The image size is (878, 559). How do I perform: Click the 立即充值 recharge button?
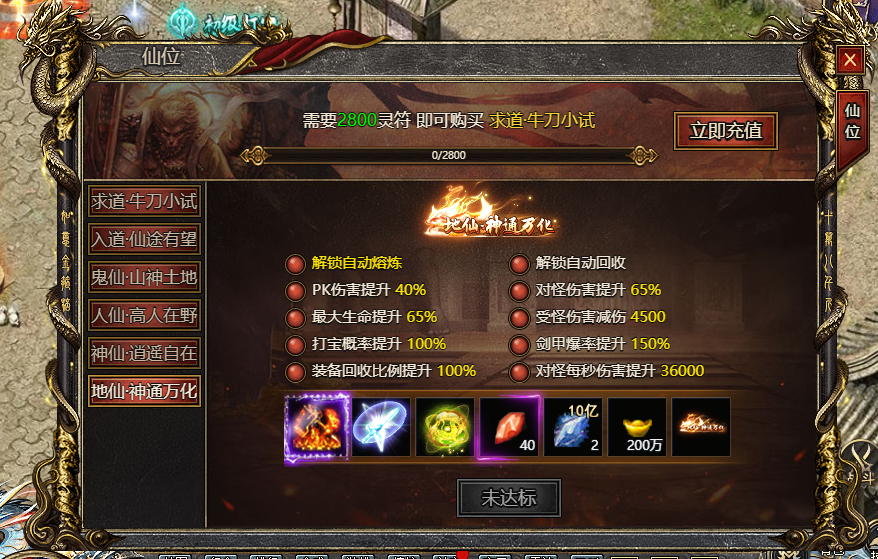point(725,130)
